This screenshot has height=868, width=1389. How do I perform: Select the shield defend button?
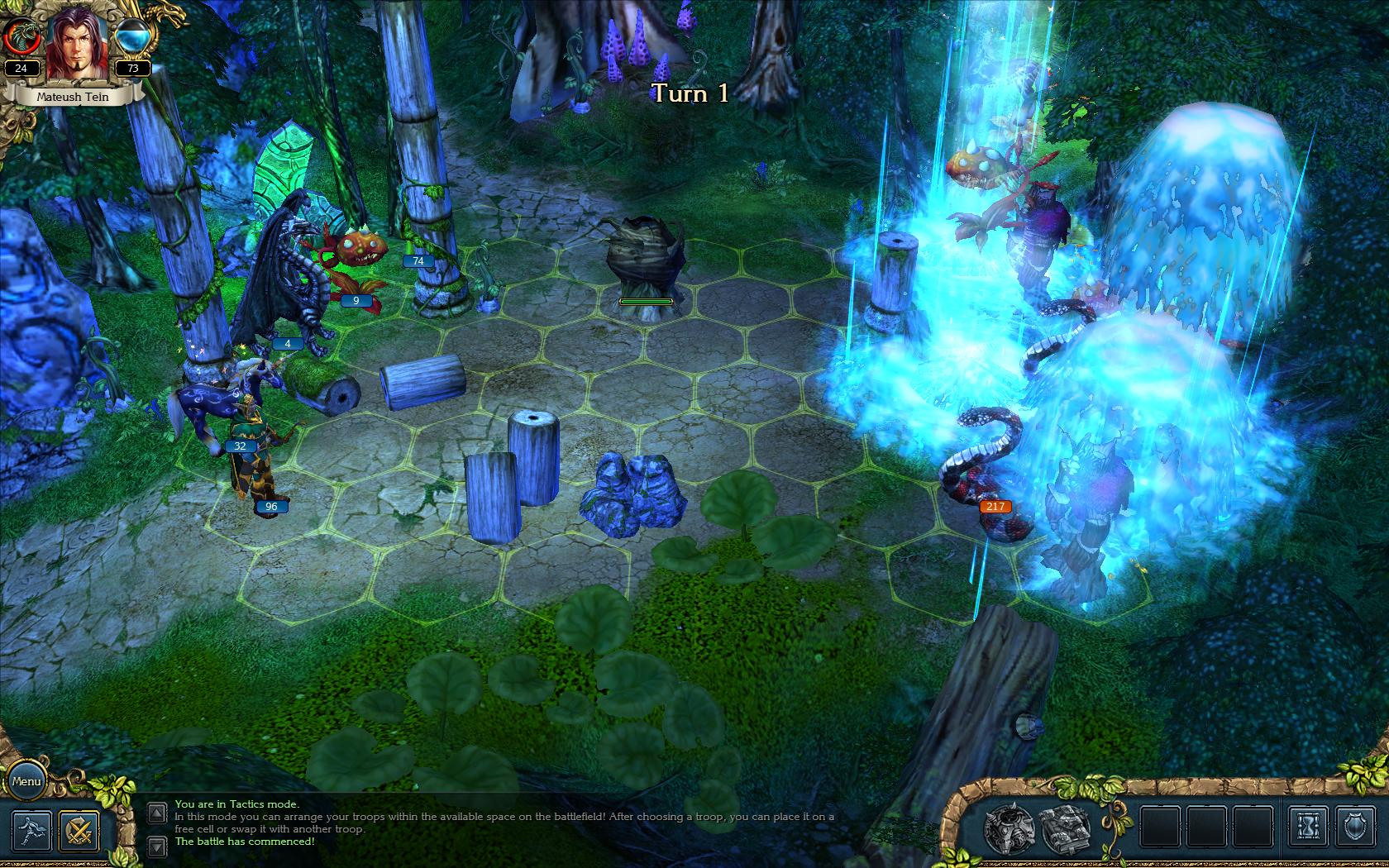pos(1355,827)
